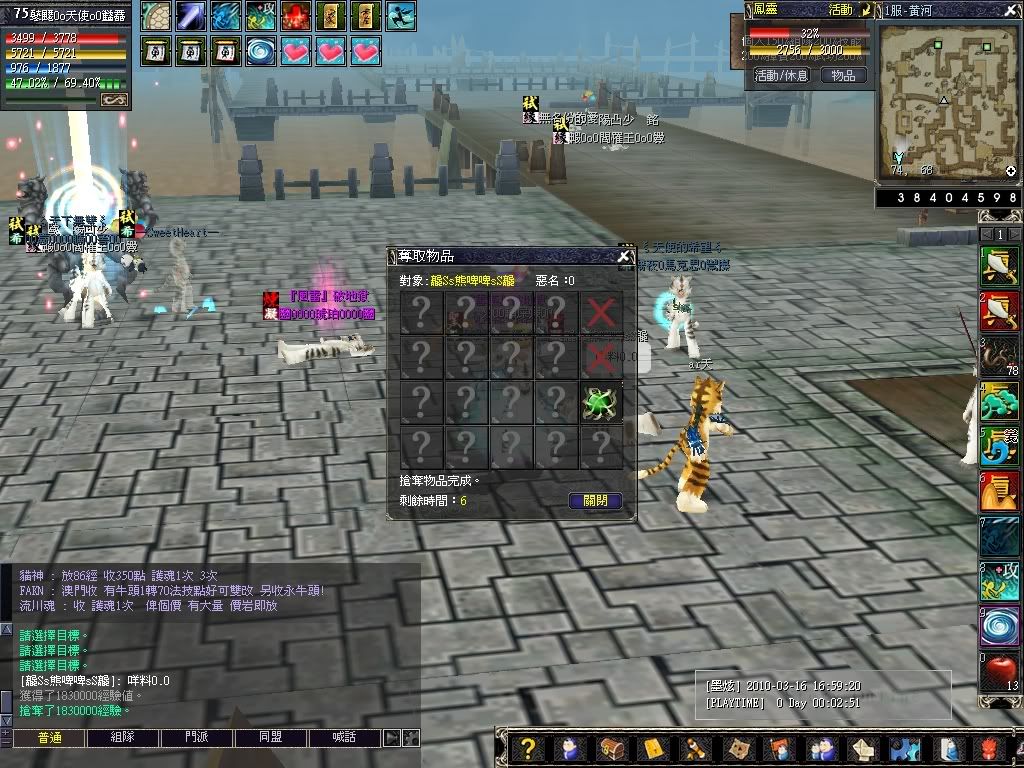The width and height of the screenshot is (1024, 768).
Task: Click the 活動/休息 pet button
Action: click(x=782, y=75)
